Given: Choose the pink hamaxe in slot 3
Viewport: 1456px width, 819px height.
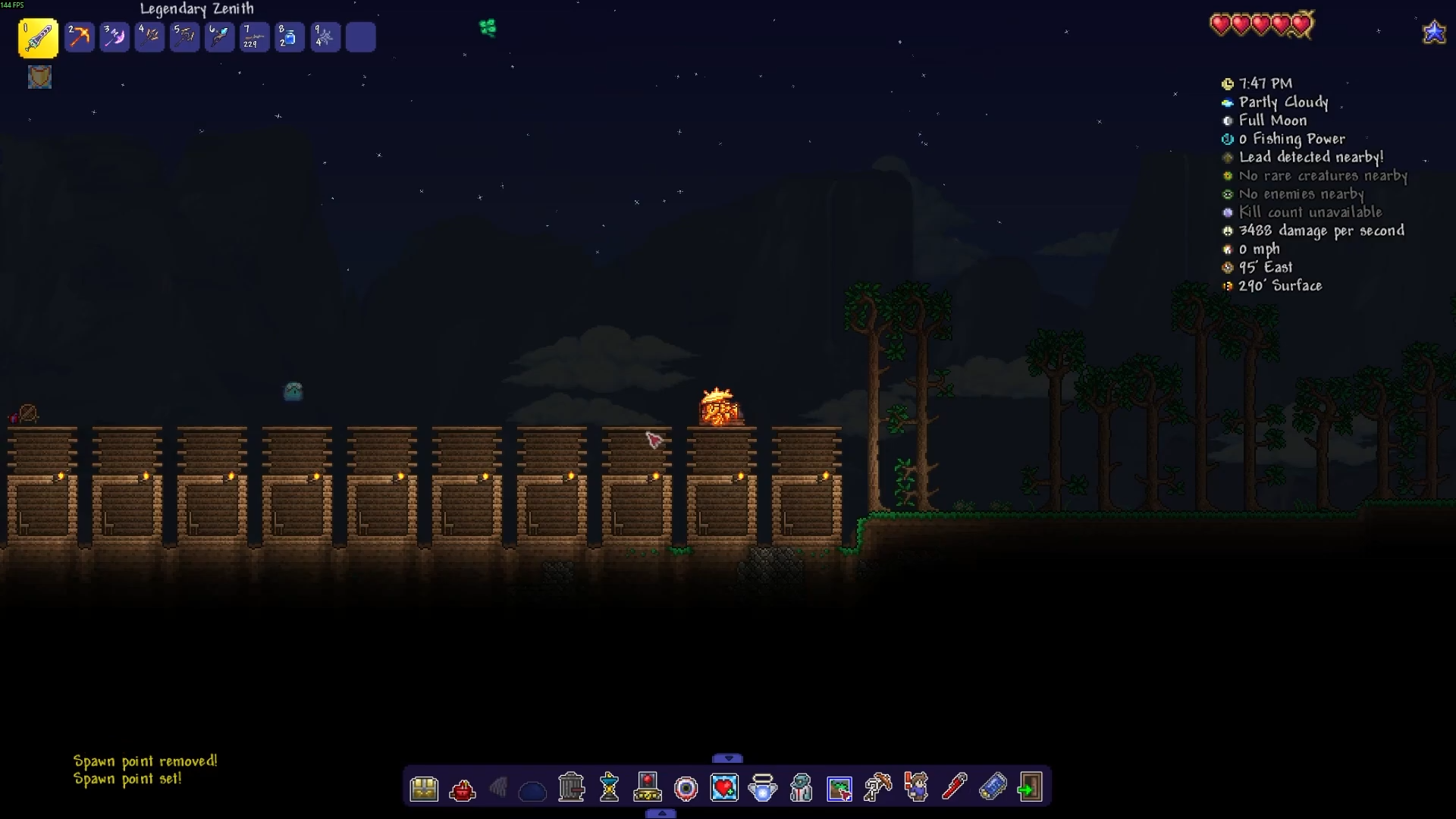Looking at the screenshot, I should click(115, 37).
